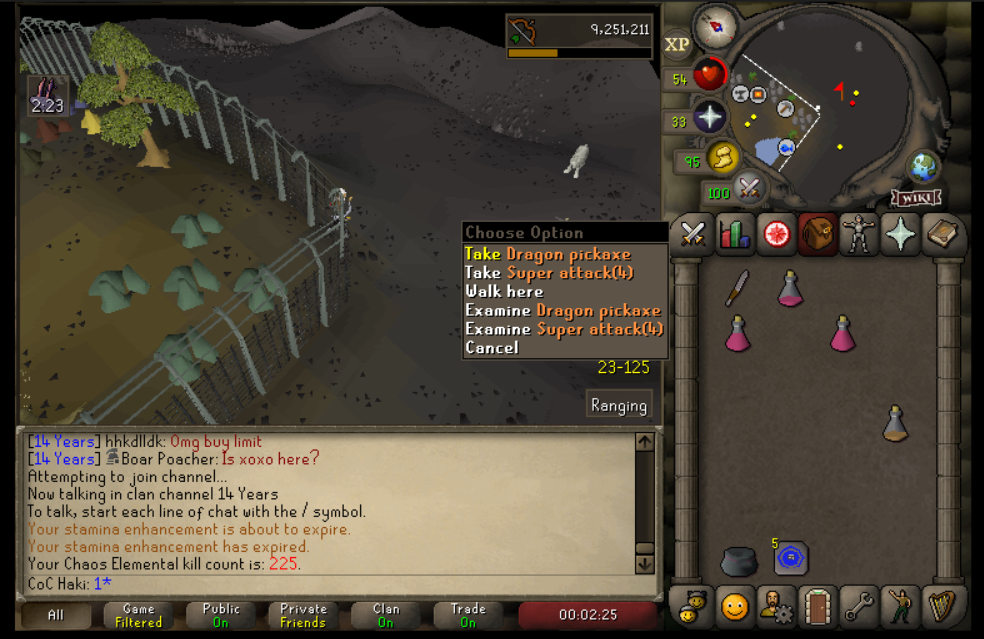Open the Logout door tab

tap(818, 606)
